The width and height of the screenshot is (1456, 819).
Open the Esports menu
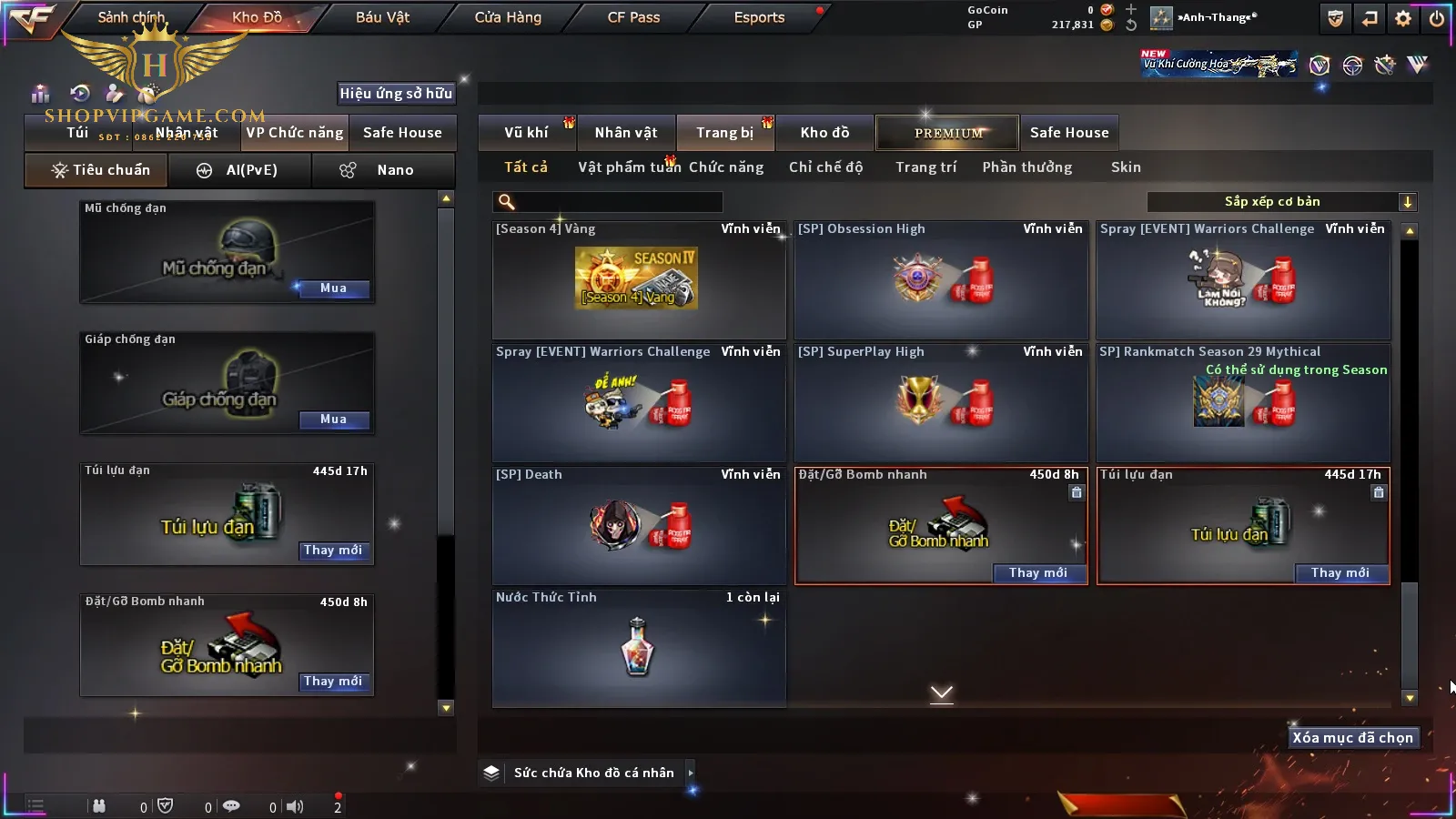pos(759,17)
